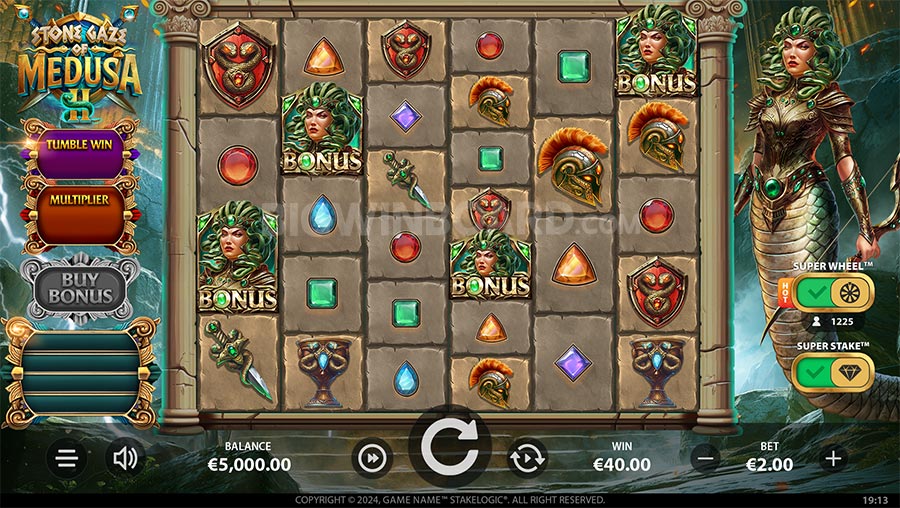Open the hamburger menu
Viewport: 900px width, 508px height.
67,458
